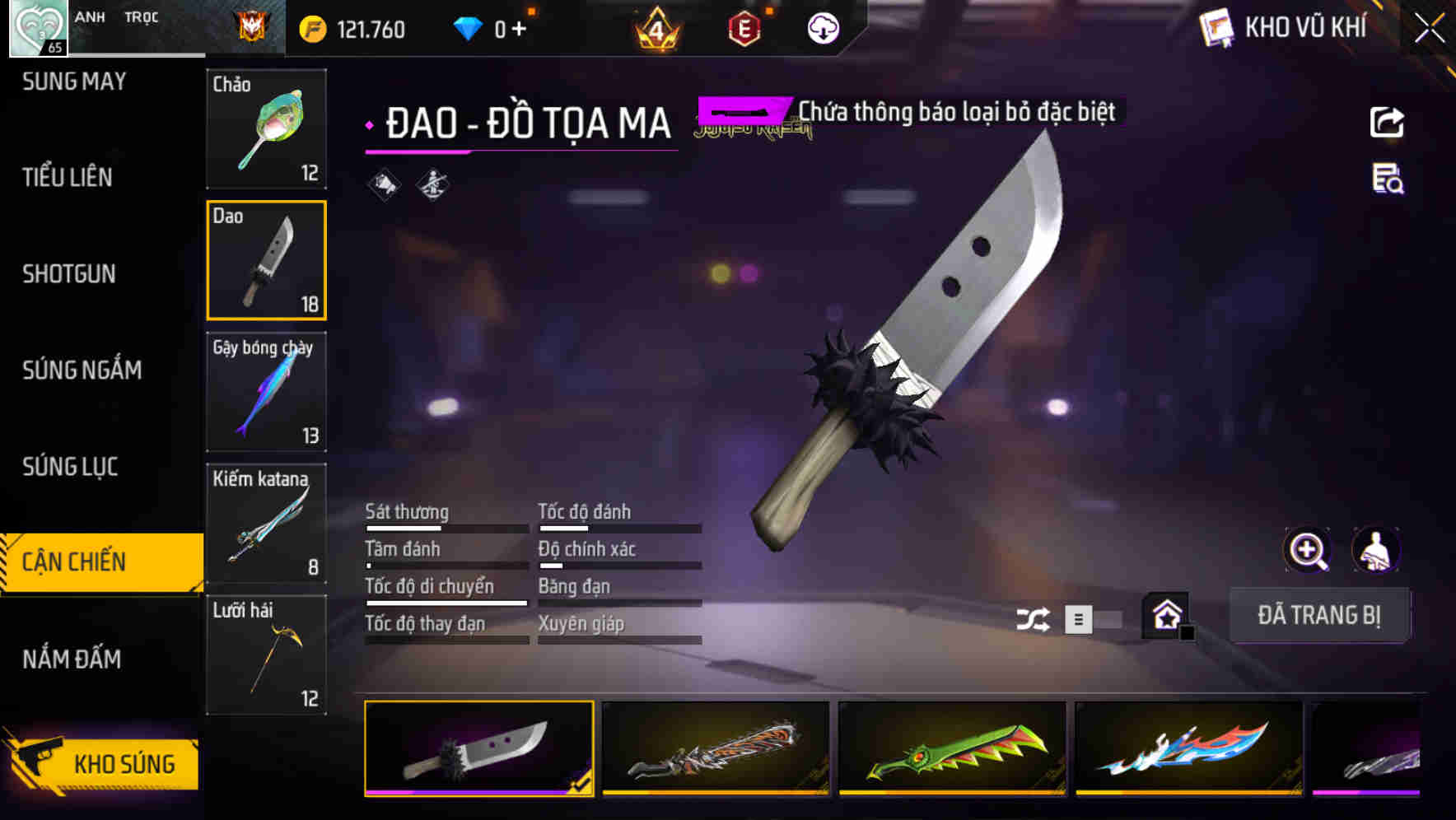
Task: Switch to the SHOTGUN category
Action: pos(70,273)
